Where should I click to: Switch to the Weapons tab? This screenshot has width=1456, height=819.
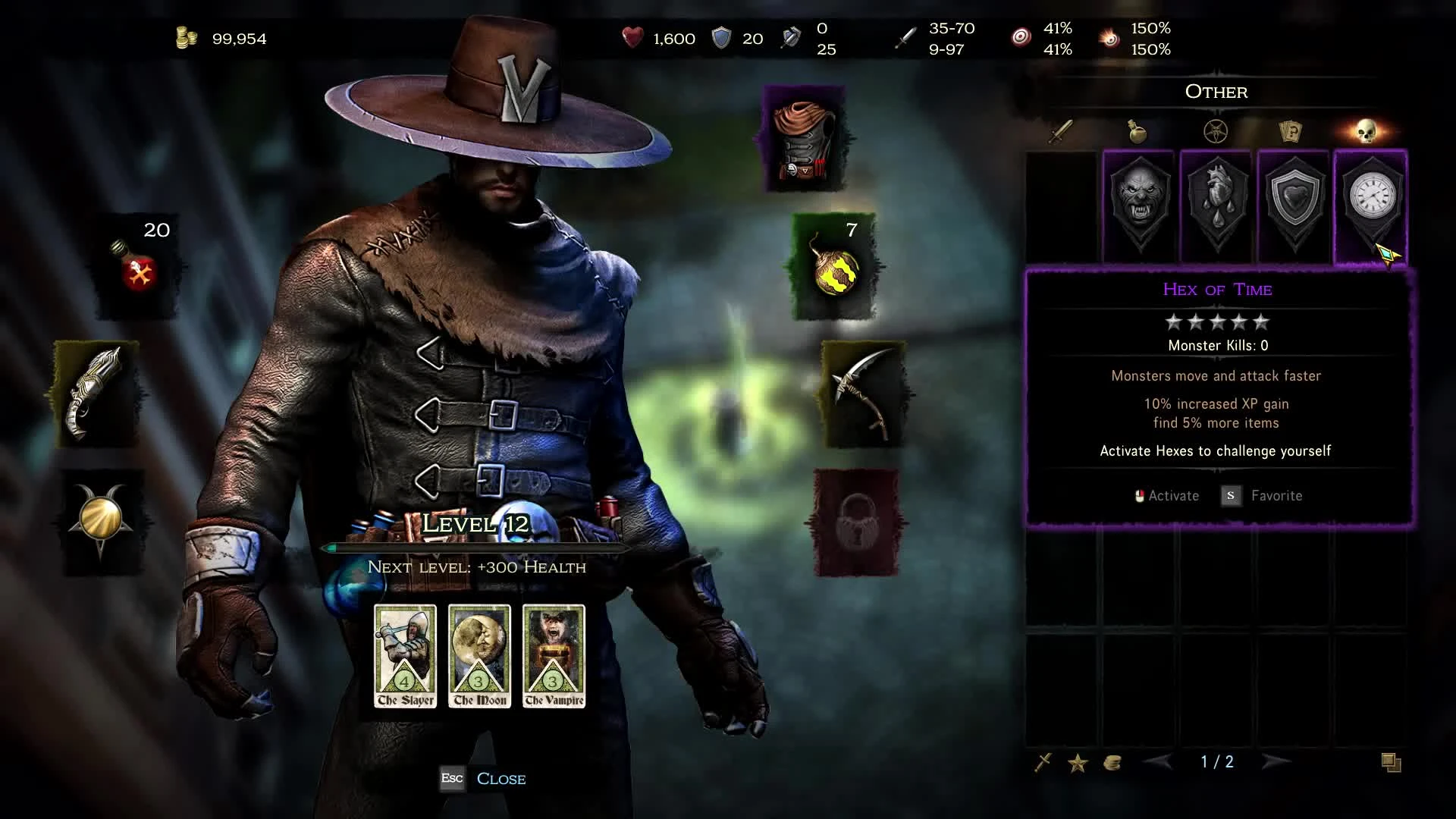coord(1062,131)
